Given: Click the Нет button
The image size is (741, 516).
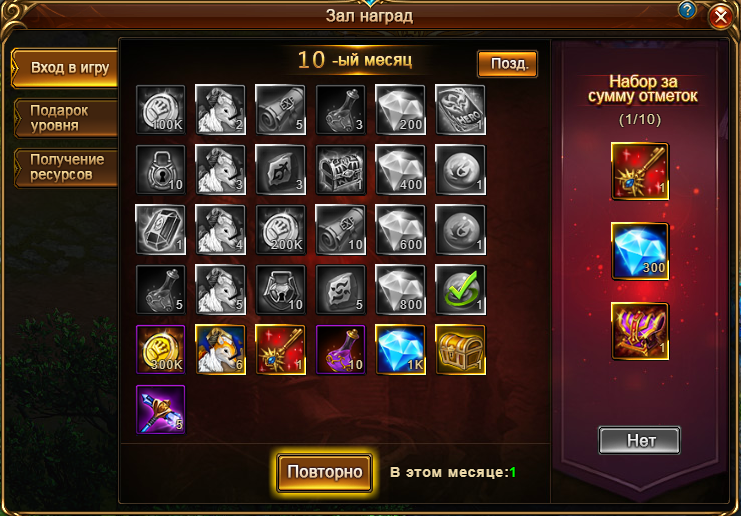Looking at the screenshot, I should (639, 440).
